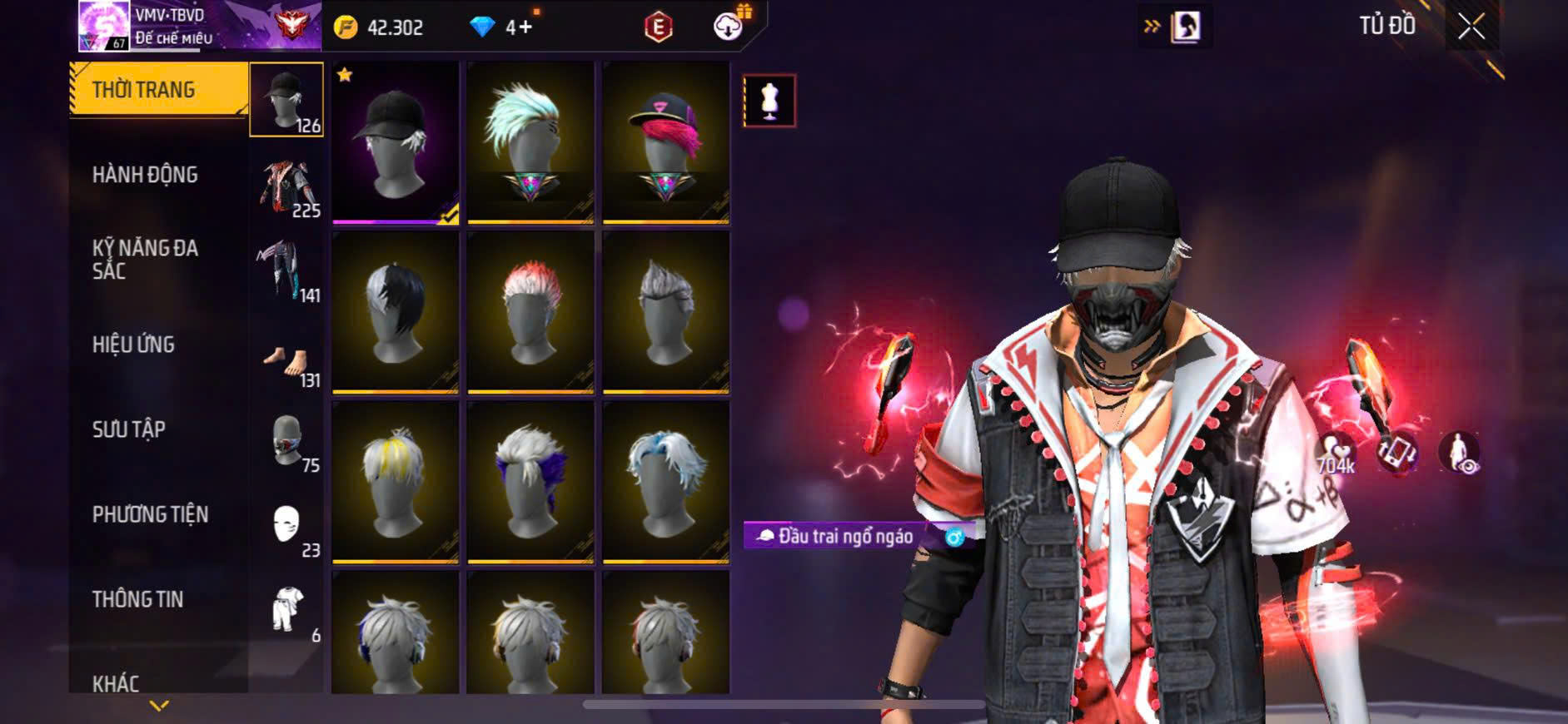Choose the red and white spiky hair
The height and width of the screenshot is (724, 1568).
click(x=530, y=312)
